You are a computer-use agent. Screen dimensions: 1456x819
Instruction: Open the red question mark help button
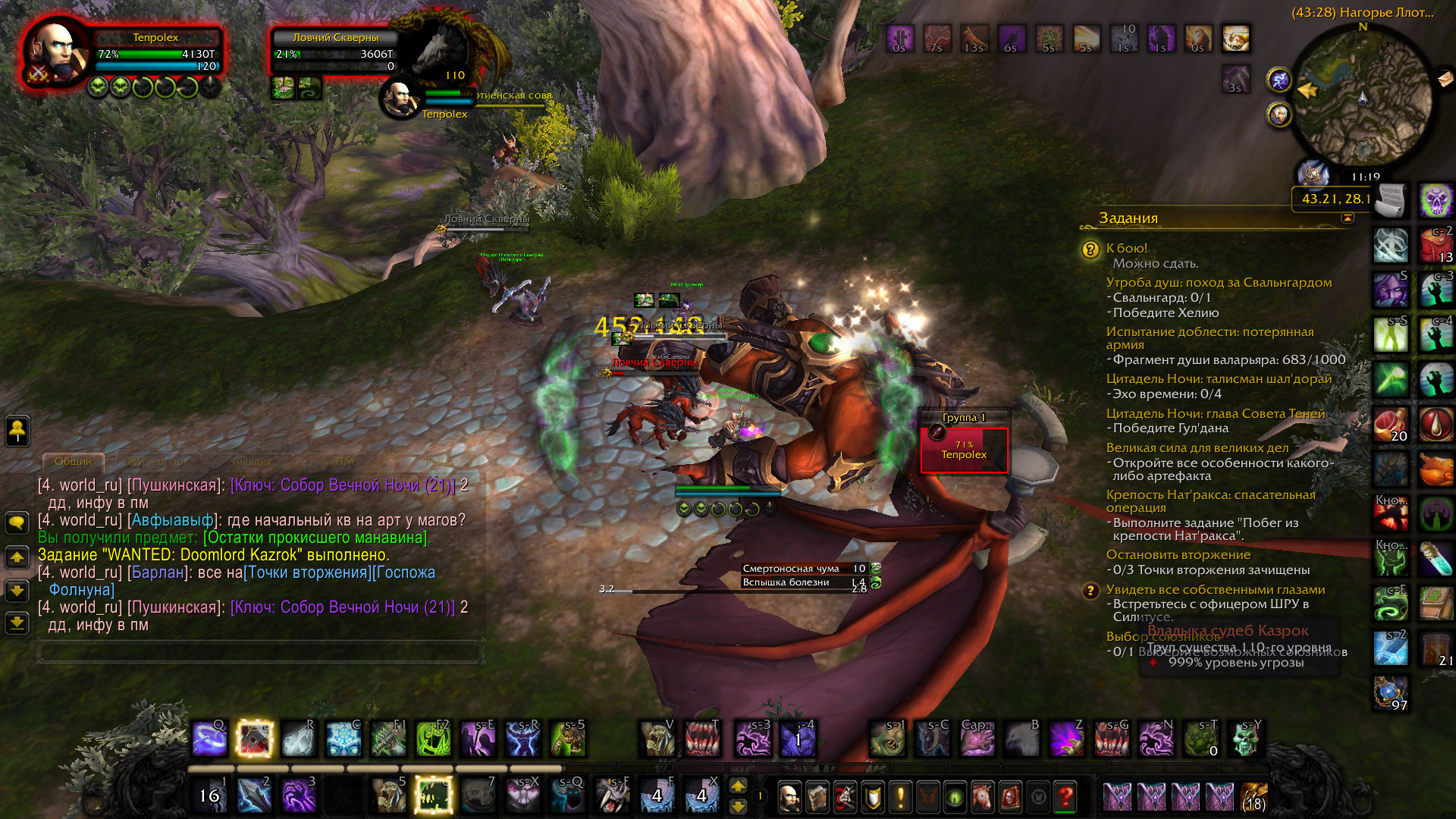click(x=1065, y=797)
